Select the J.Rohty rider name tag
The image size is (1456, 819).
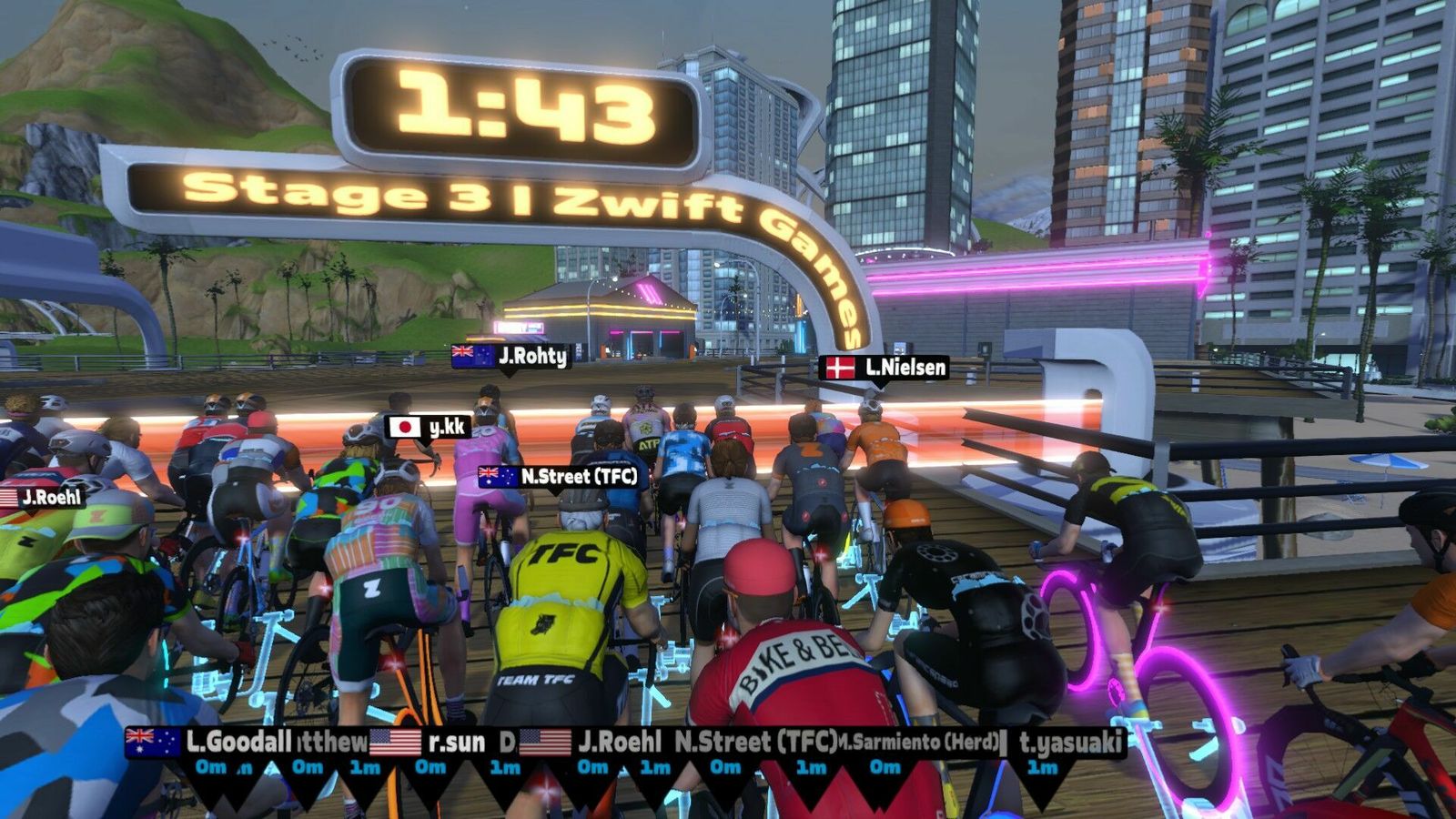pyautogui.click(x=511, y=356)
